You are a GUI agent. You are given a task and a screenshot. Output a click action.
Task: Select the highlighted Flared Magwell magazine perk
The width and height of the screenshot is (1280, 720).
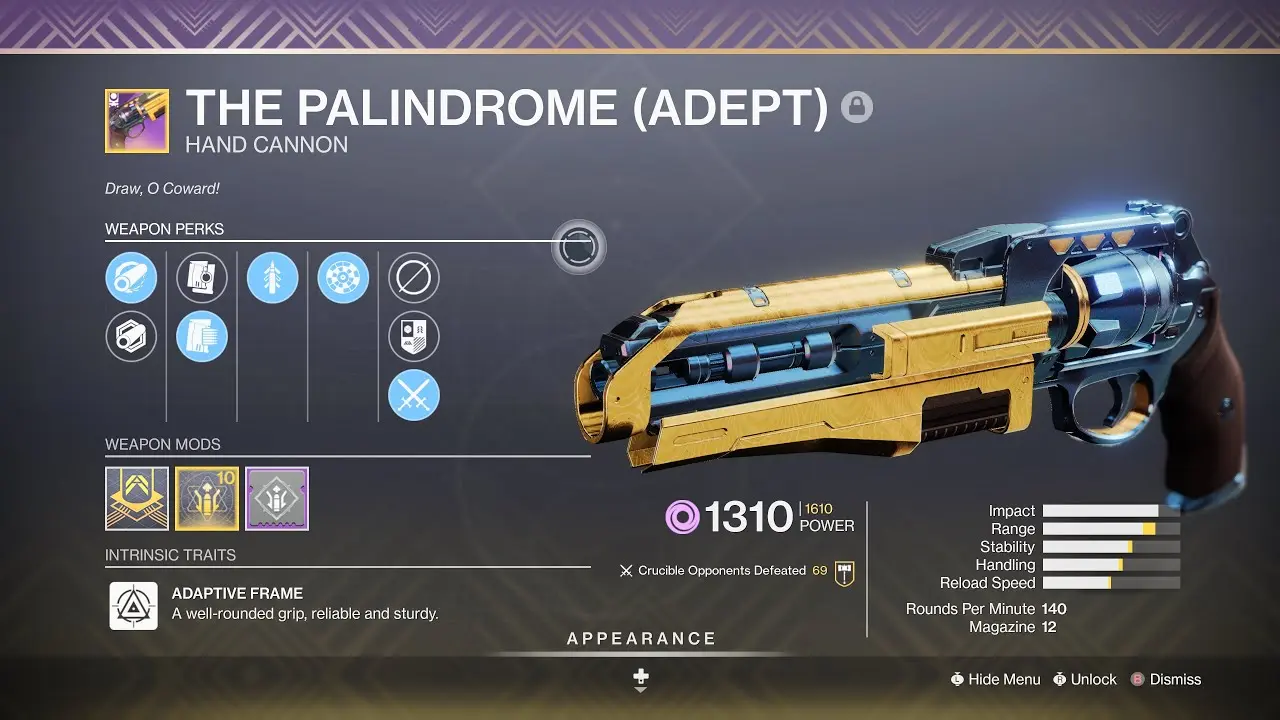(x=202, y=336)
